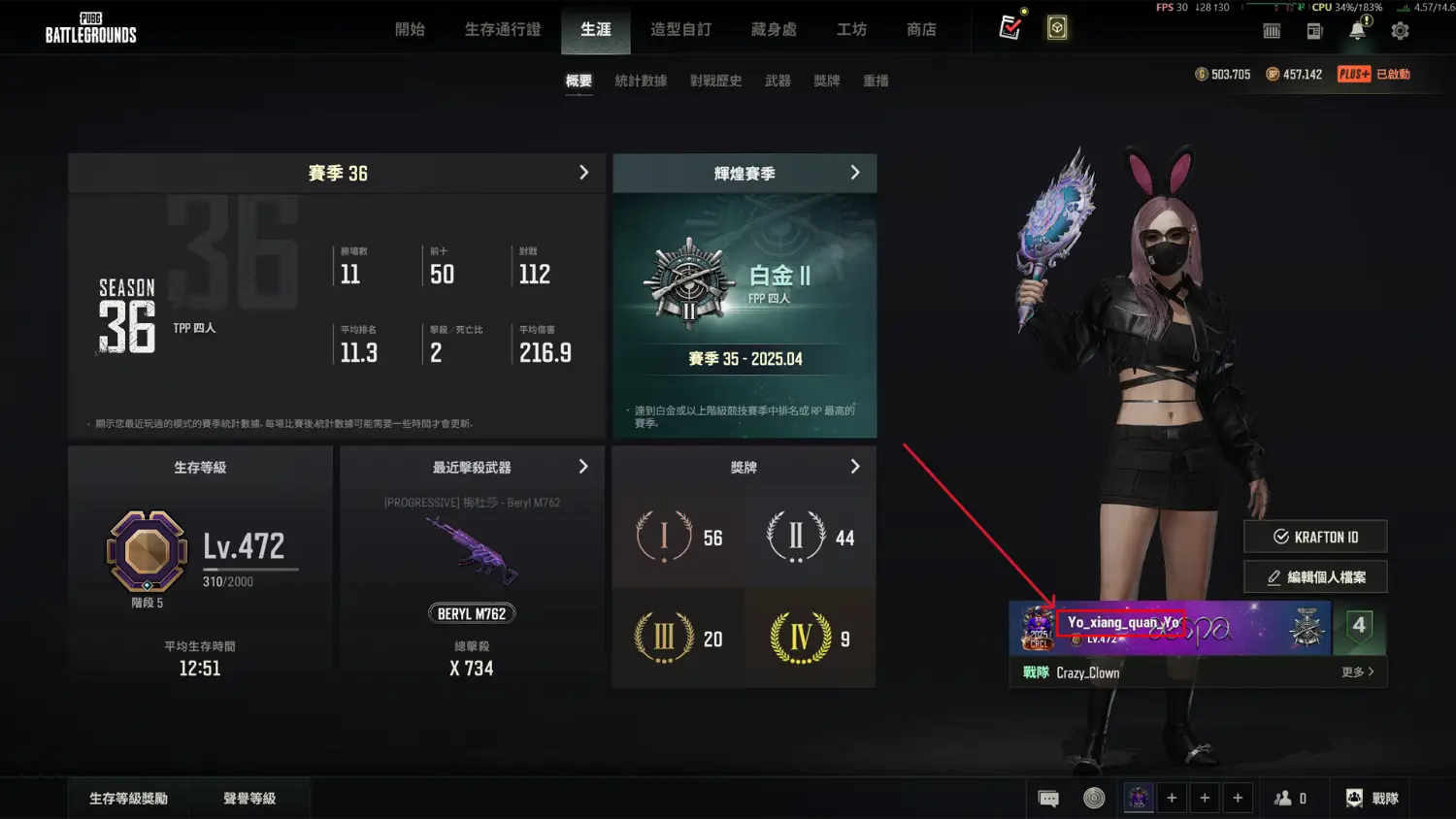Open the 商店 shop menu
Image resolution: width=1456 pixels, height=819 pixels.
pos(921,30)
